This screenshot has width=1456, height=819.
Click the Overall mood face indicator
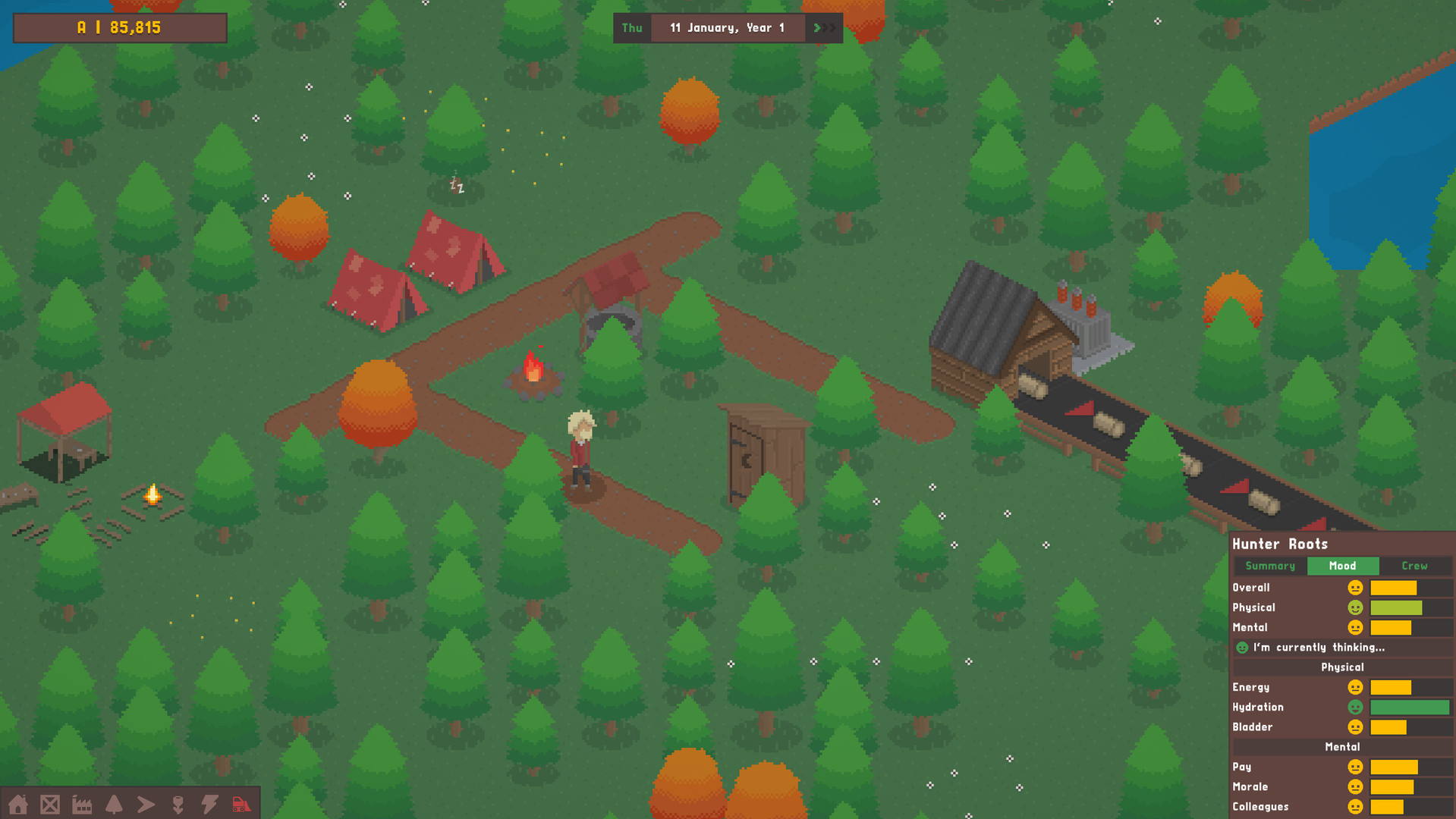[1355, 587]
